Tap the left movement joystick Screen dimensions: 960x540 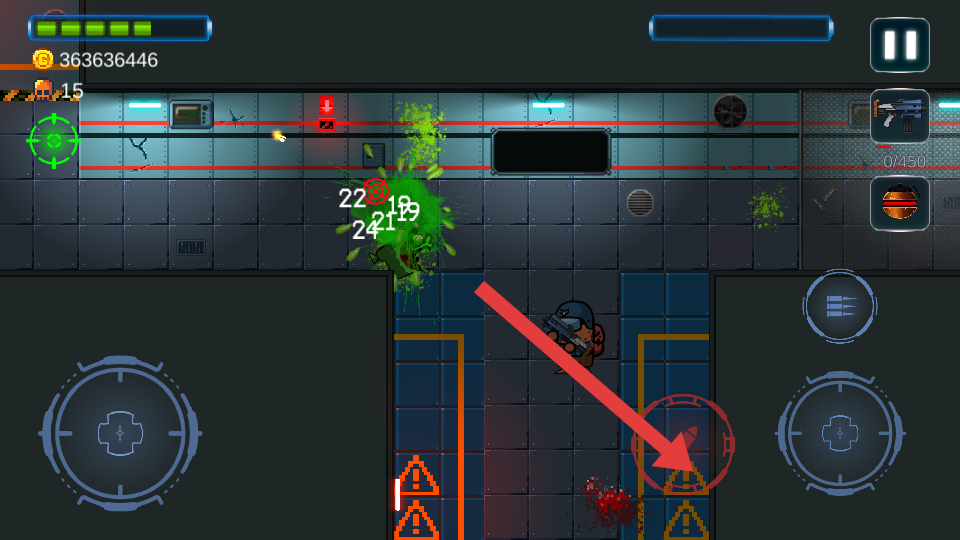(x=120, y=434)
